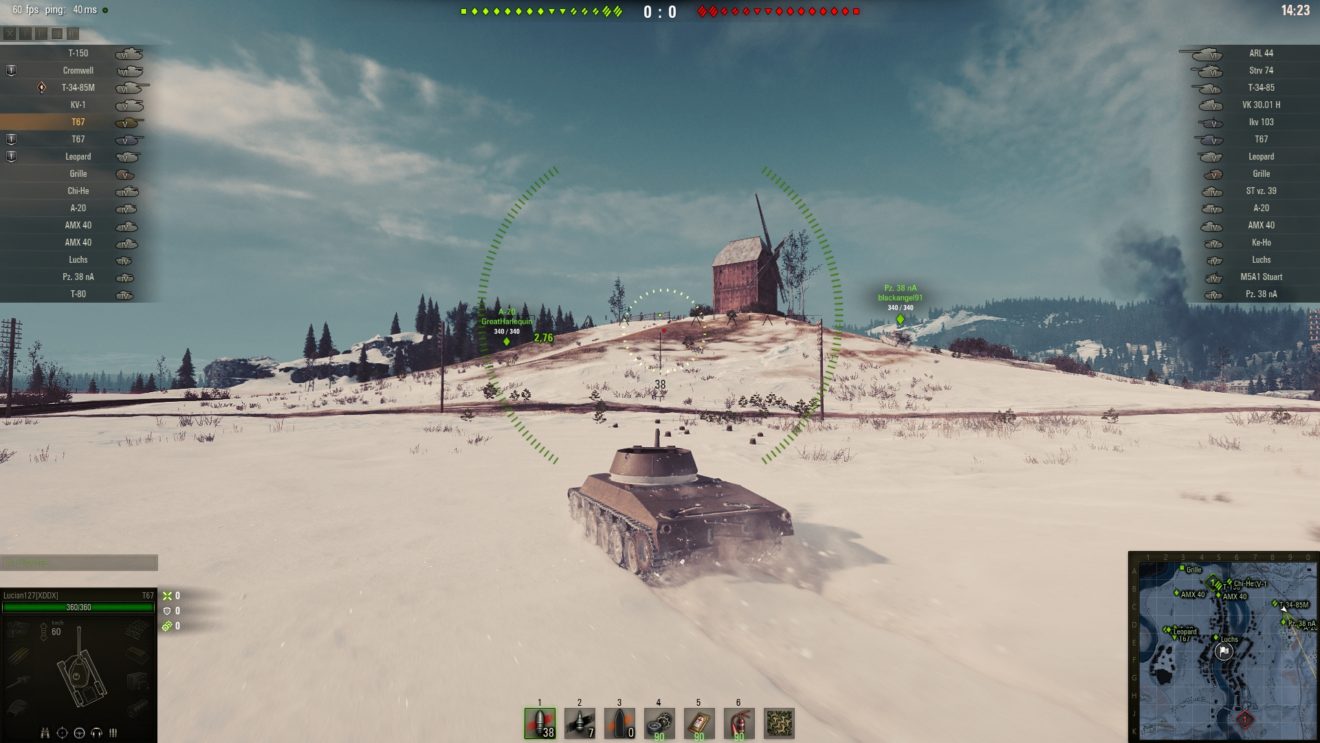Open the minimap
Image resolution: width=1320 pixels, height=743 pixels.
pos(1224,646)
